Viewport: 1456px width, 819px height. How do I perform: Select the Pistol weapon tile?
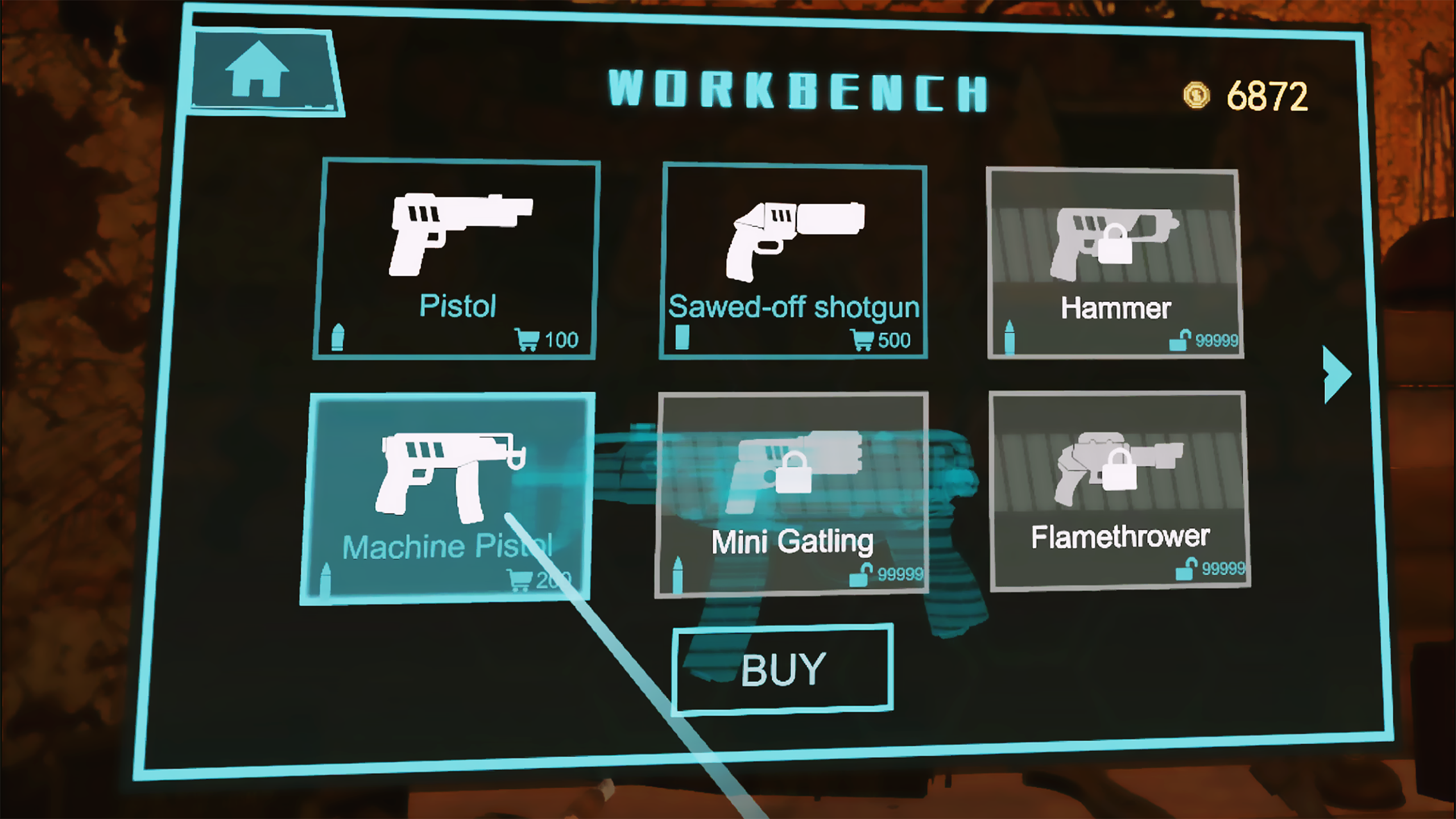tap(456, 259)
